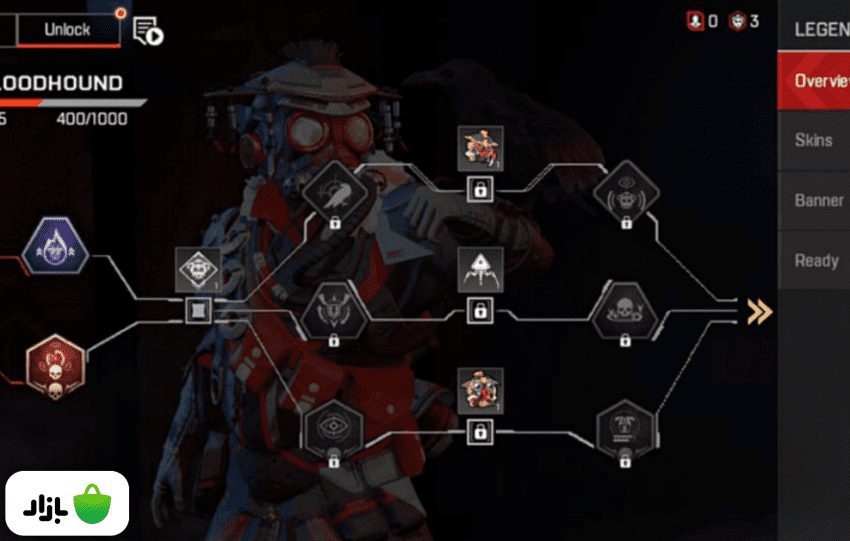Image resolution: width=850 pixels, height=541 pixels.
Task: Select the locked raven perk node
Action: pos(334,188)
